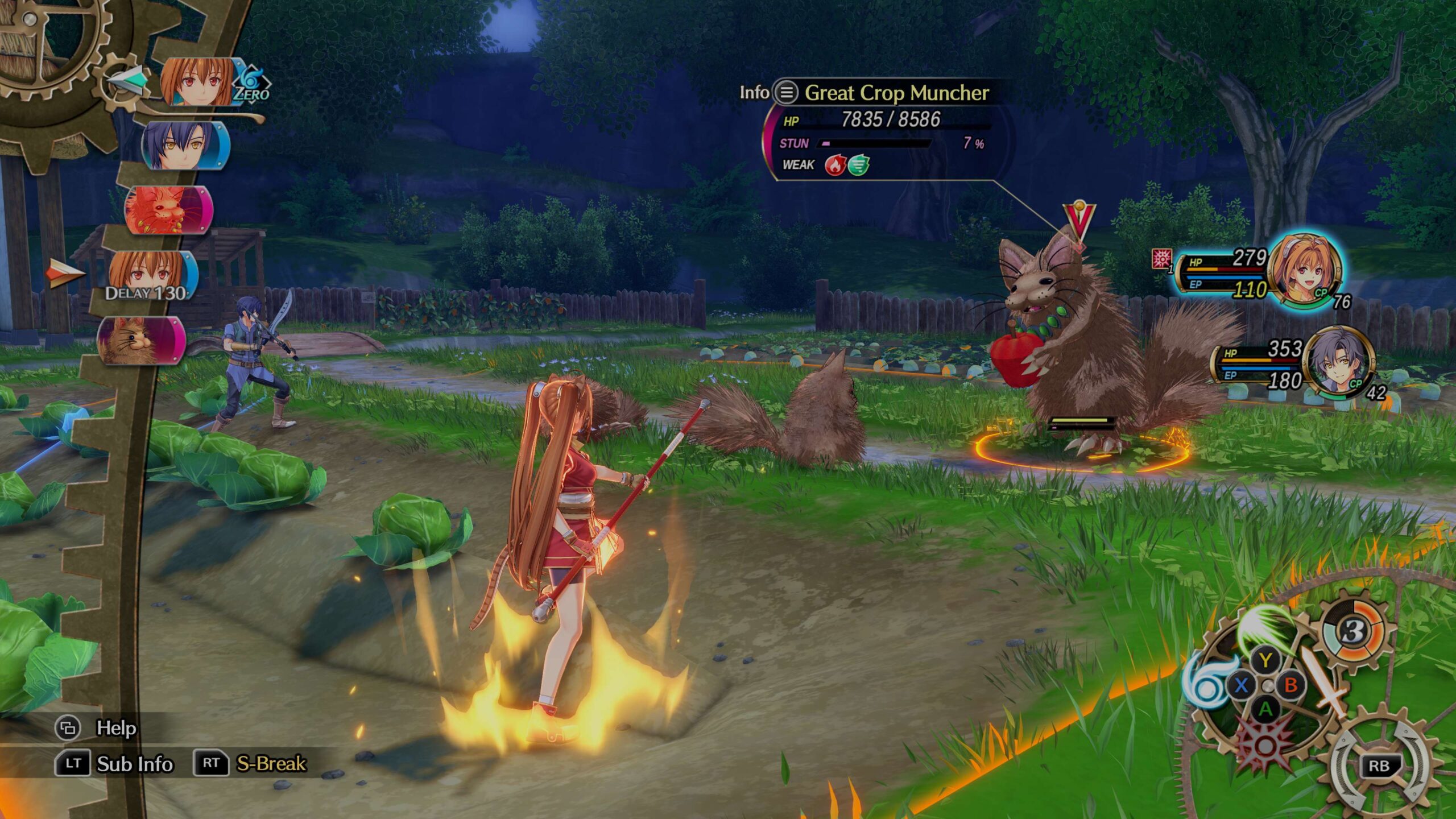Click the brave gauge gear showing 3
1456x819 pixels.
(x=1354, y=631)
